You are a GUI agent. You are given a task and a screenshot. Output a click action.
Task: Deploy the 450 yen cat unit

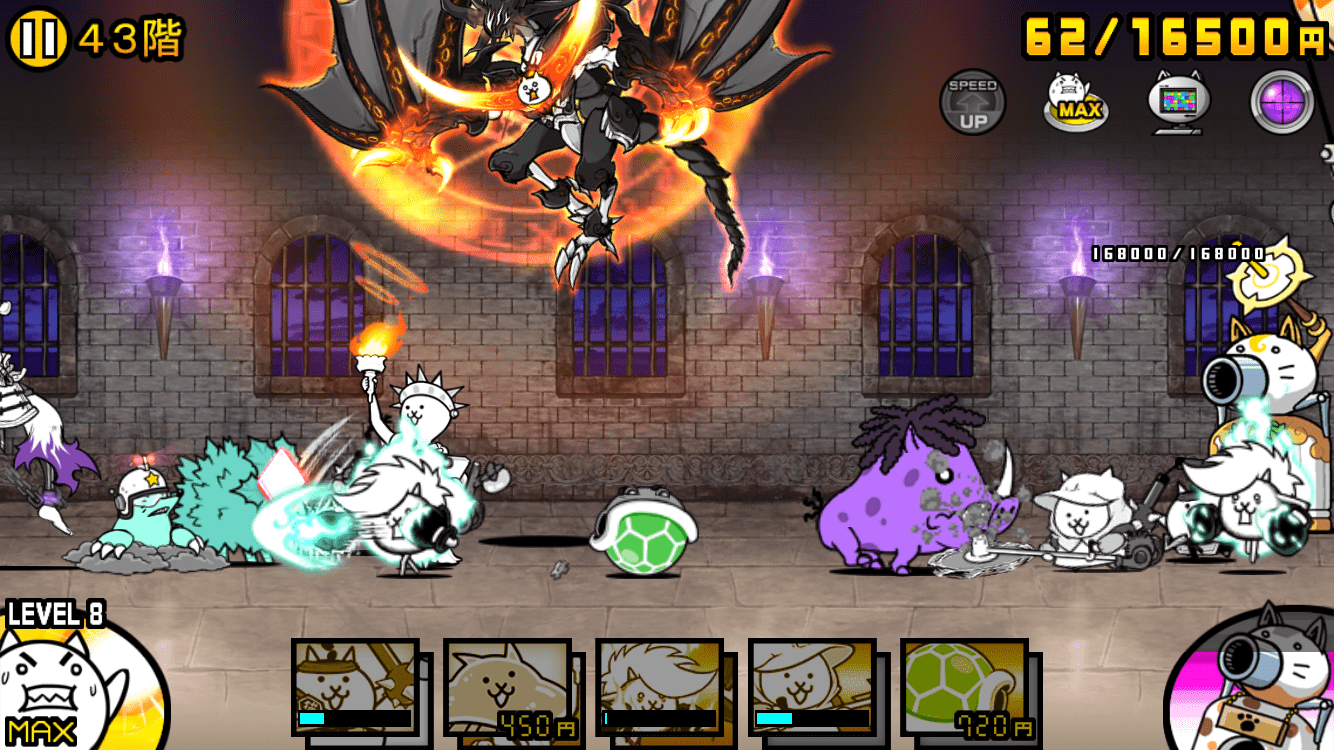click(507, 688)
